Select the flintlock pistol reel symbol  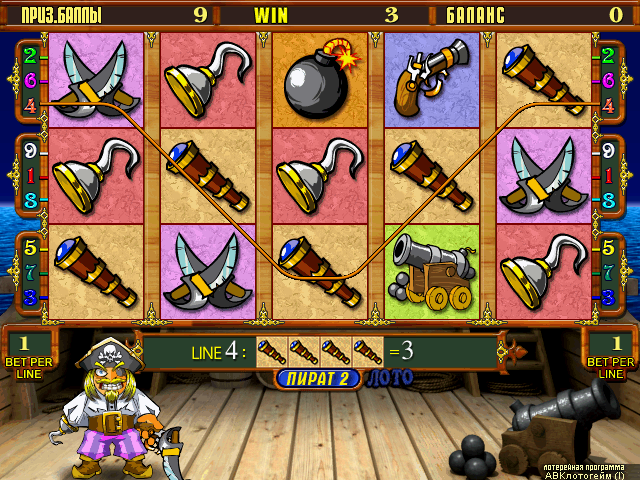click(432, 76)
